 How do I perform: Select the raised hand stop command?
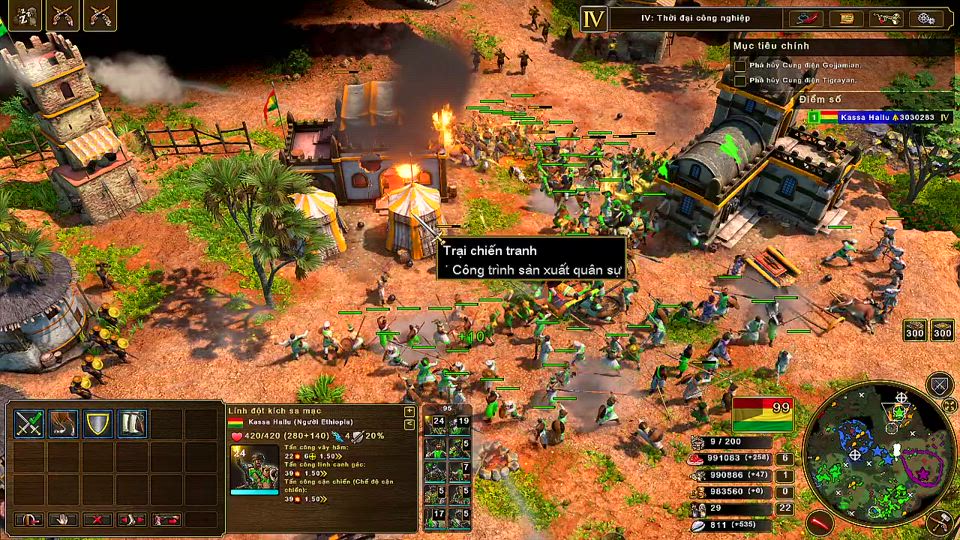(63, 519)
